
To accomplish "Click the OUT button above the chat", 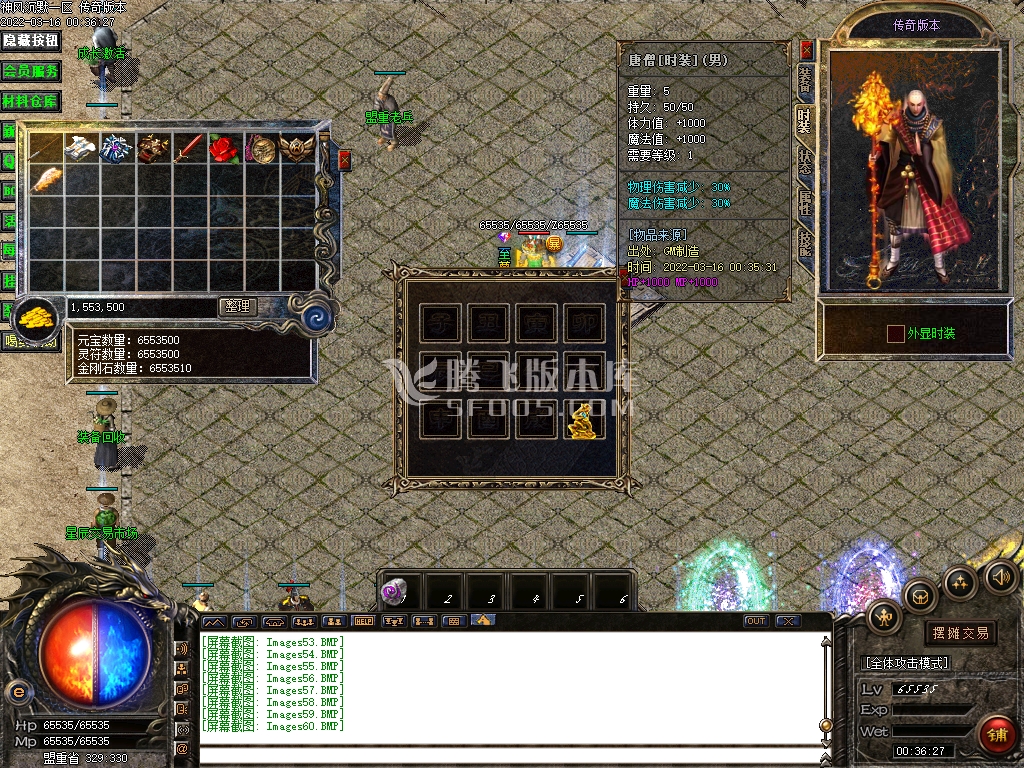I will 756,621.
